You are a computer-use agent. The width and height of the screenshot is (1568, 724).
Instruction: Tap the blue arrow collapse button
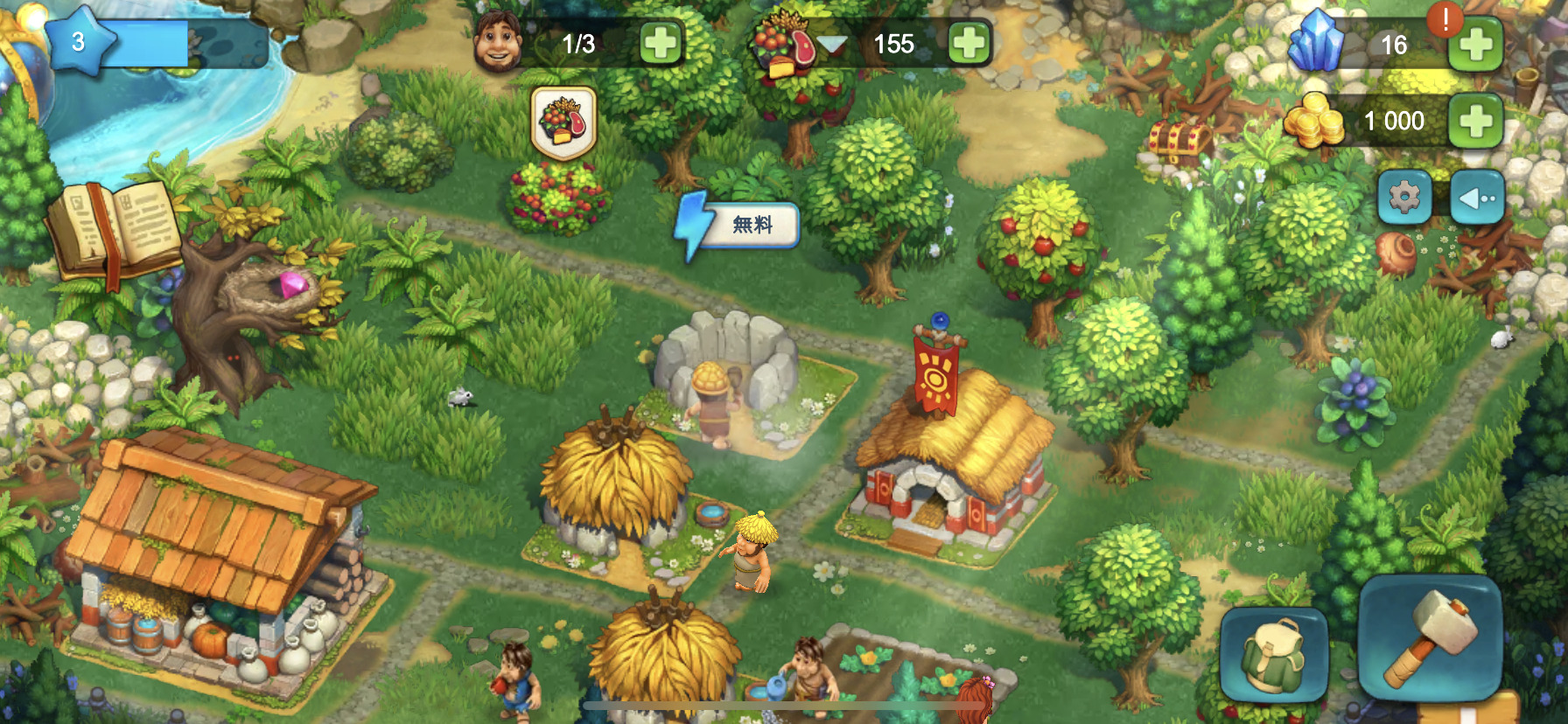pos(1478,198)
